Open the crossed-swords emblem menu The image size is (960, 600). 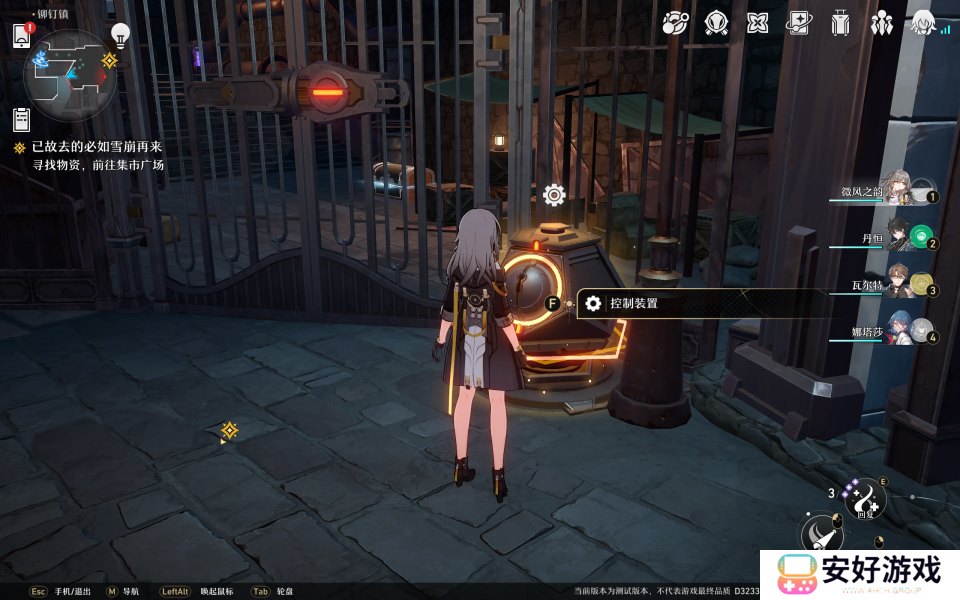716,22
